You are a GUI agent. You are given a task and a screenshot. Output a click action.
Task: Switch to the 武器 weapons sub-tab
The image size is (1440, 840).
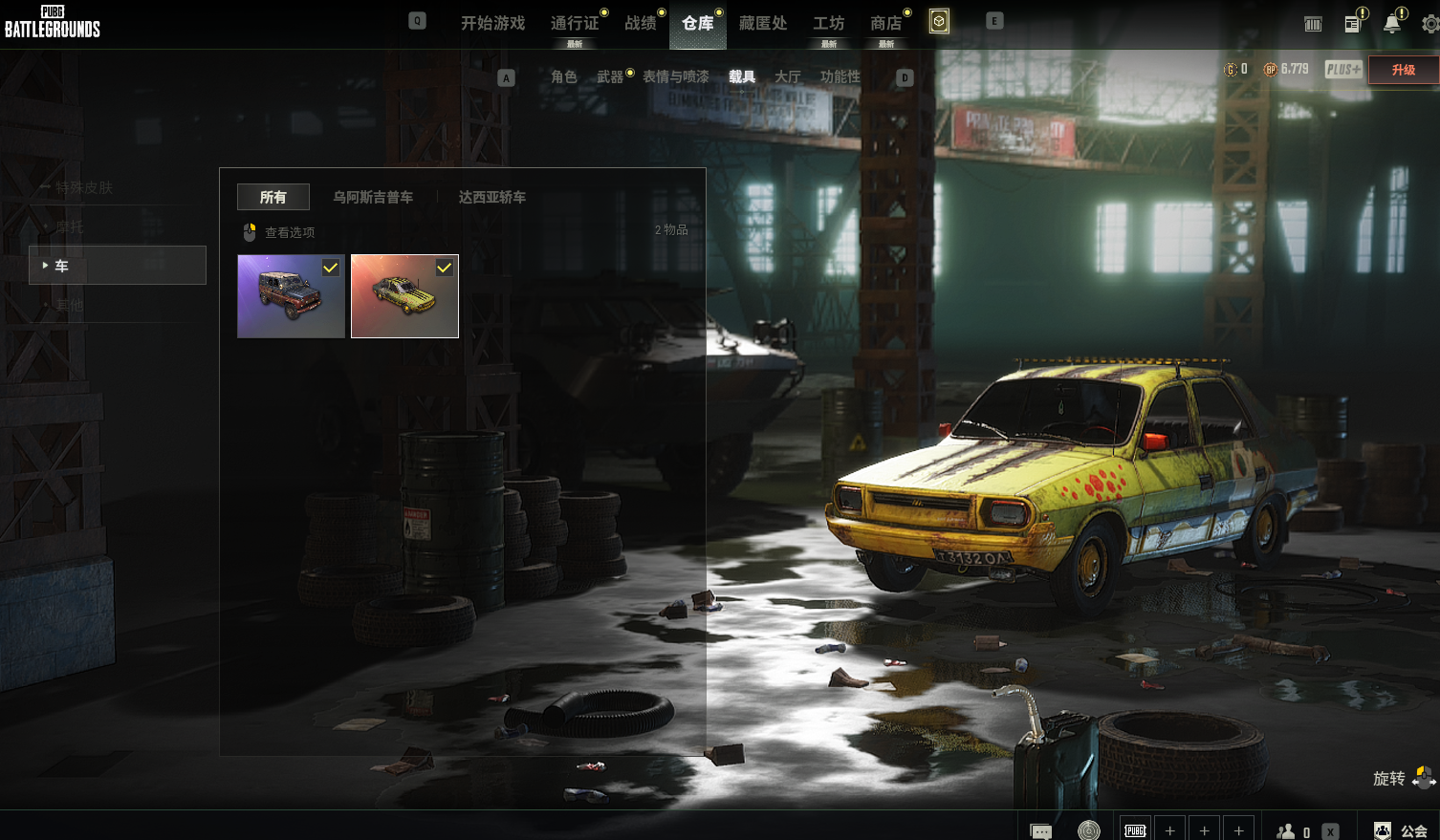point(610,76)
